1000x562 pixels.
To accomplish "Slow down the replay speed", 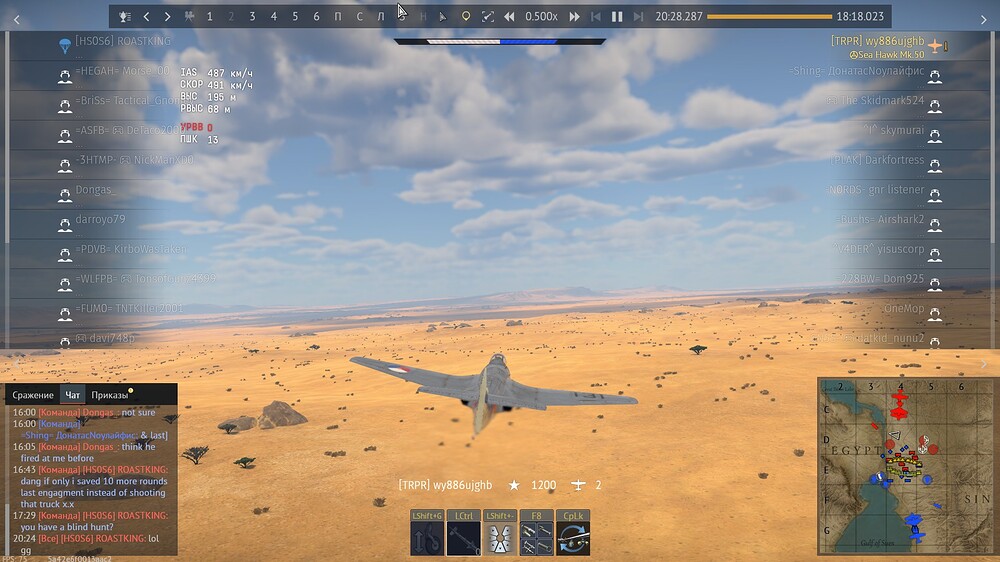I will tap(509, 17).
